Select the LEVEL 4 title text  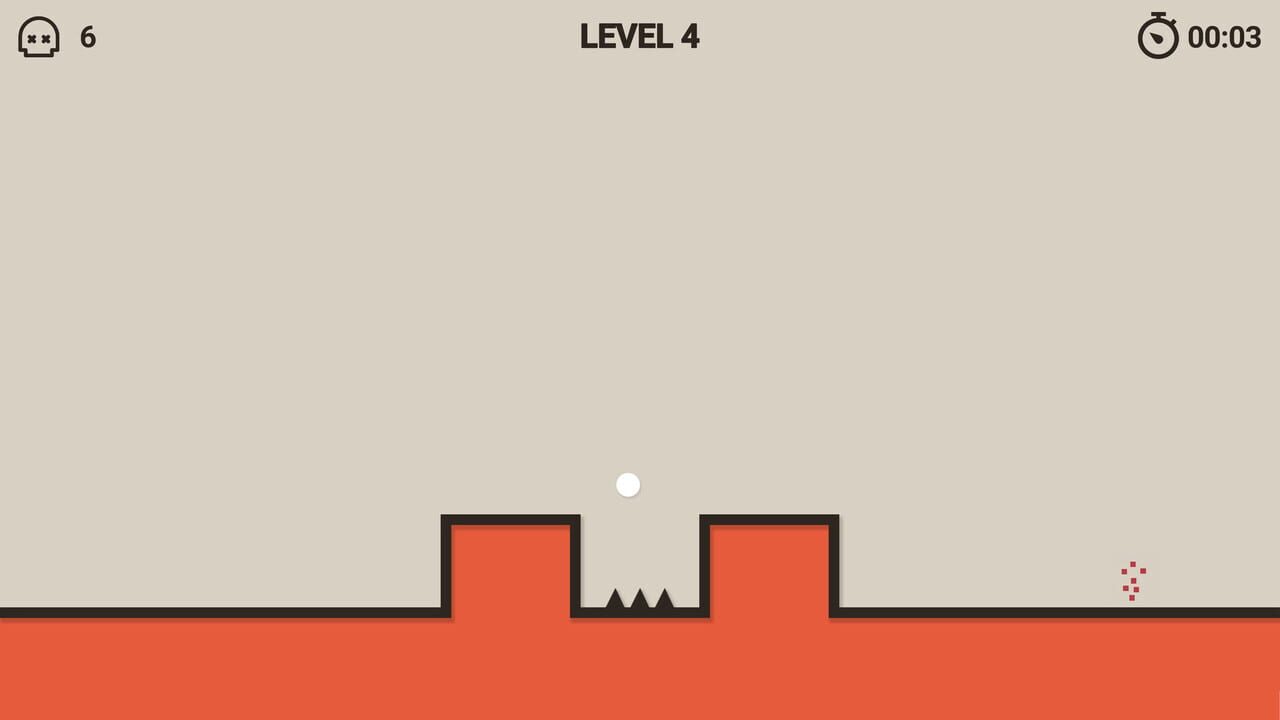(639, 37)
